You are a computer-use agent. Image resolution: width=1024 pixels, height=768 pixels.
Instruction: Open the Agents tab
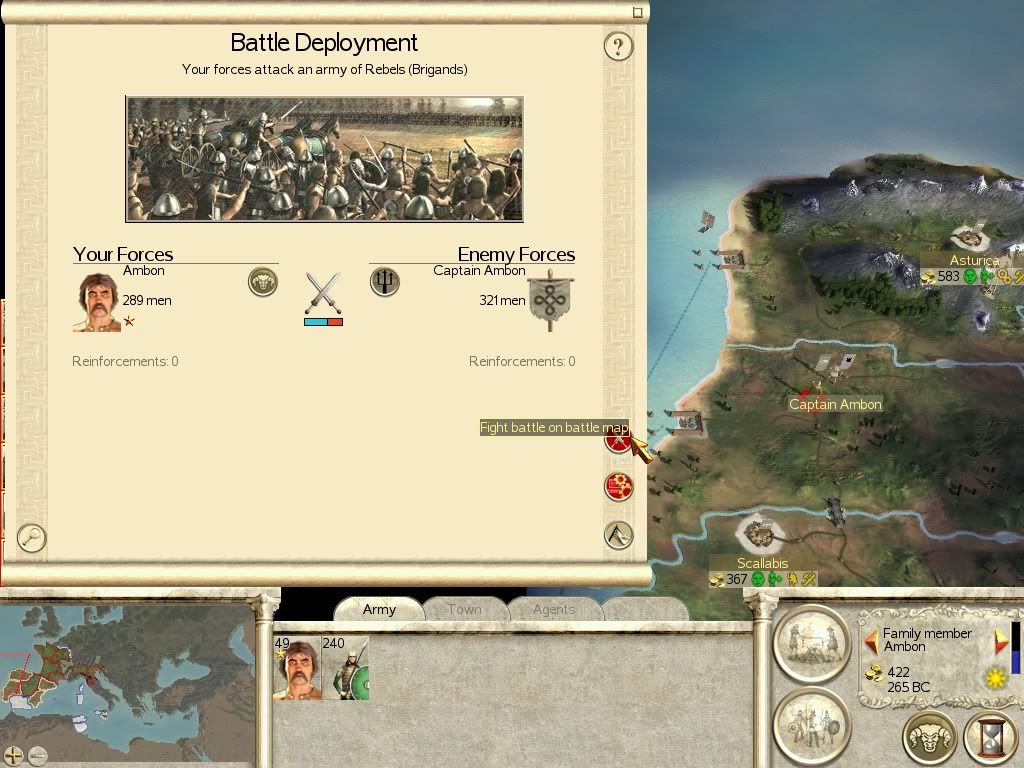[553, 609]
